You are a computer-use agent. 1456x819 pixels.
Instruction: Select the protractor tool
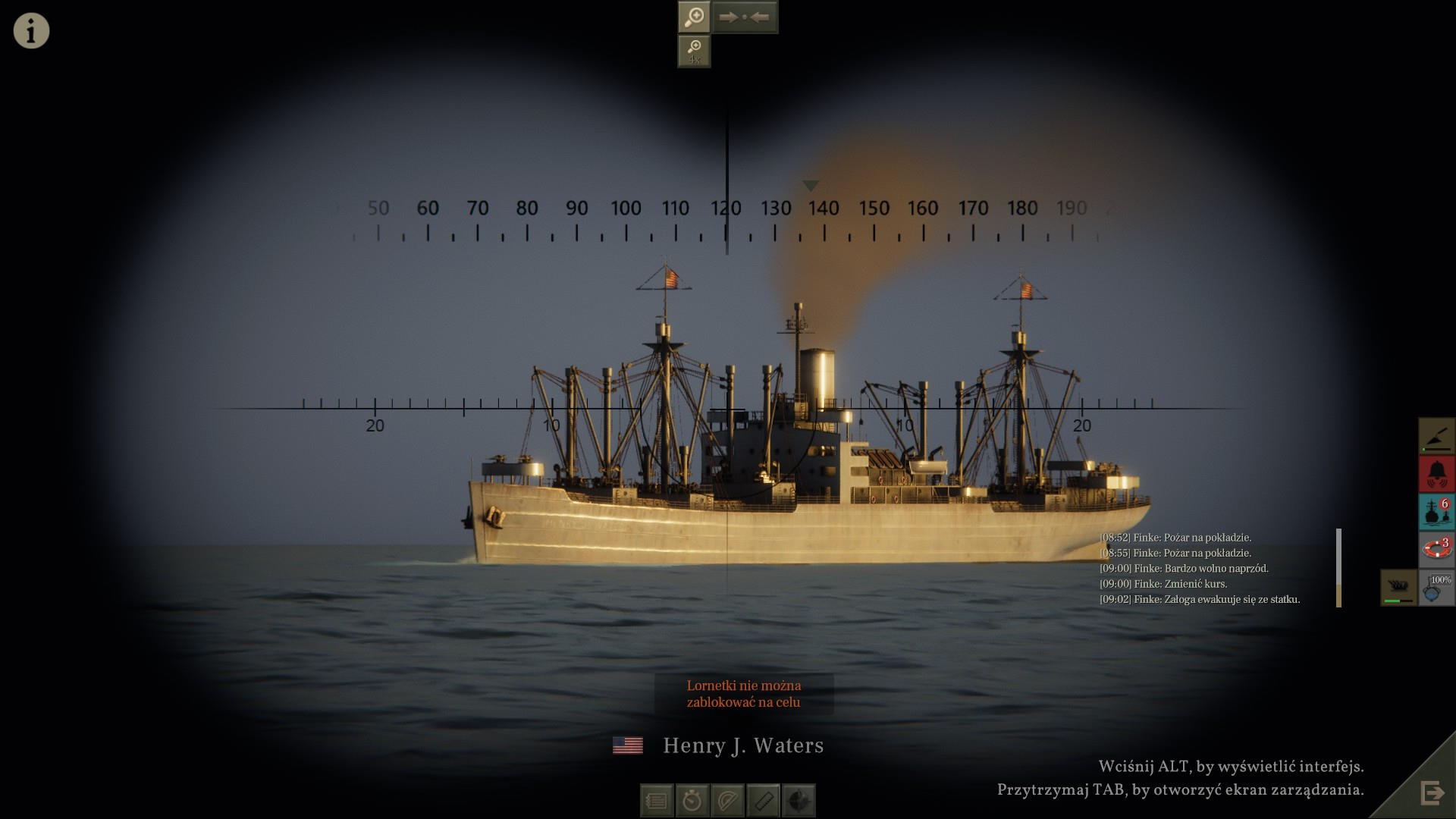728,801
